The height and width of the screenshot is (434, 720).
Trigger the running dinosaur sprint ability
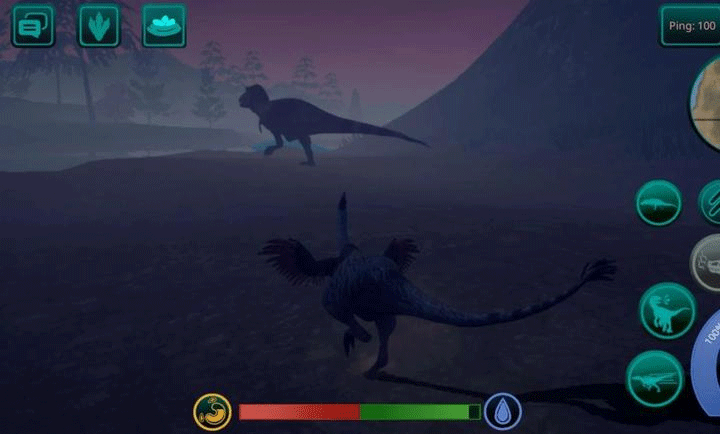tap(655, 379)
